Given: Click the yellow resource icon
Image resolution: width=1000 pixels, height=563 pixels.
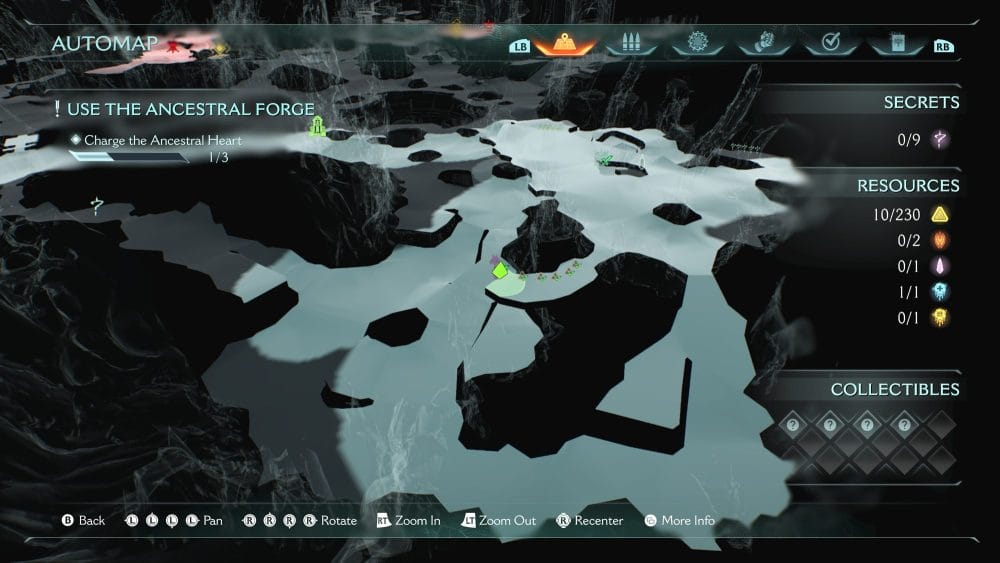Looking at the screenshot, I should 940,318.
